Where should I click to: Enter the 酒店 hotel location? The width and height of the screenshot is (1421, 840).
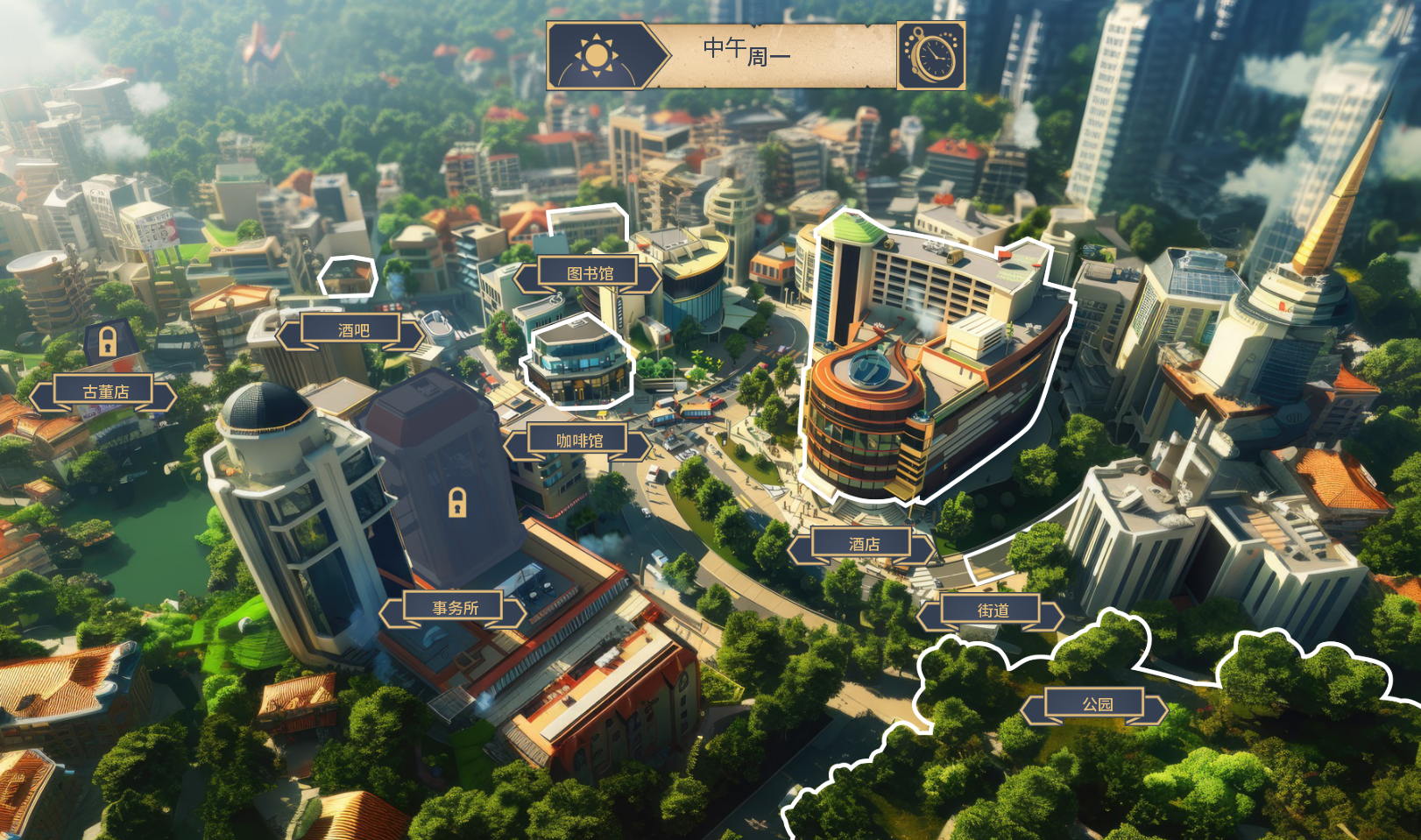[x=864, y=545]
